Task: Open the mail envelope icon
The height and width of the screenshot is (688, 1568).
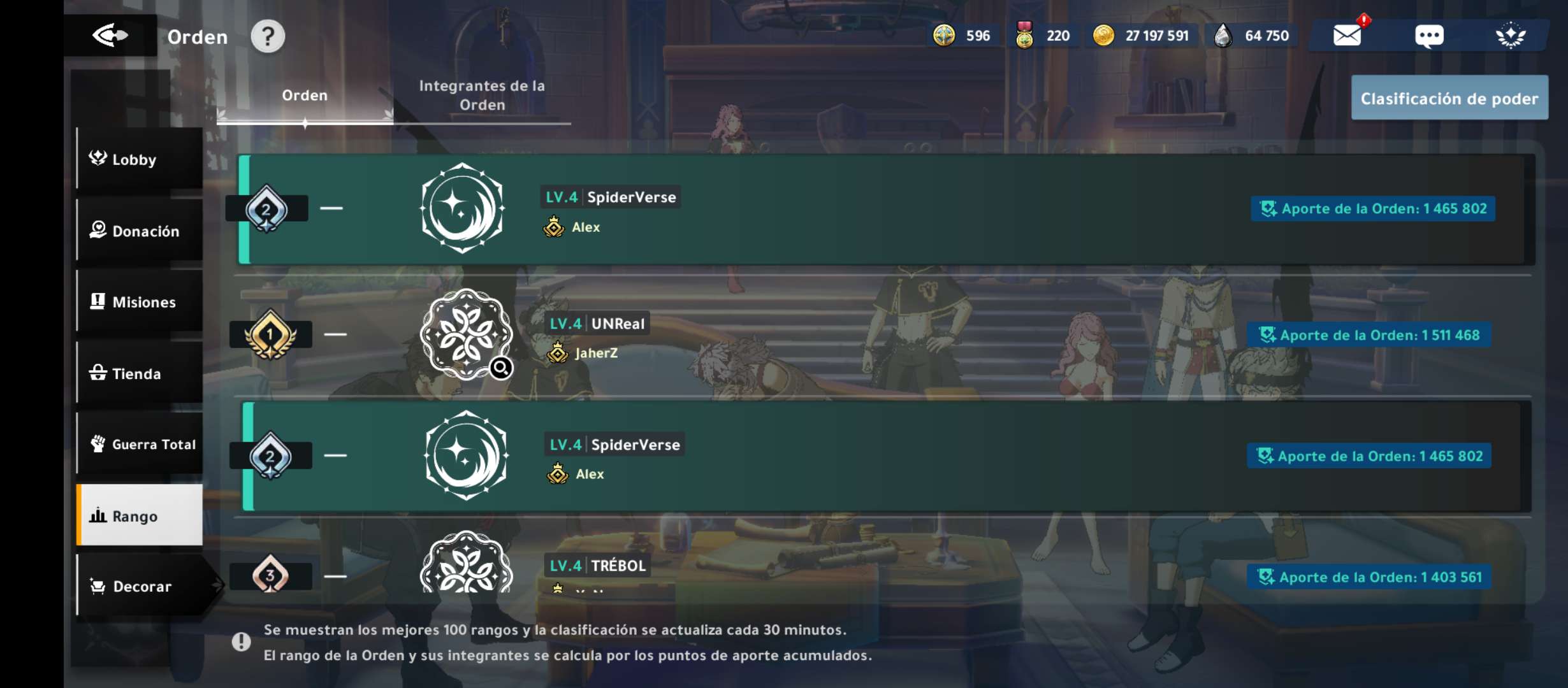Action: pyautogui.click(x=1347, y=36)
